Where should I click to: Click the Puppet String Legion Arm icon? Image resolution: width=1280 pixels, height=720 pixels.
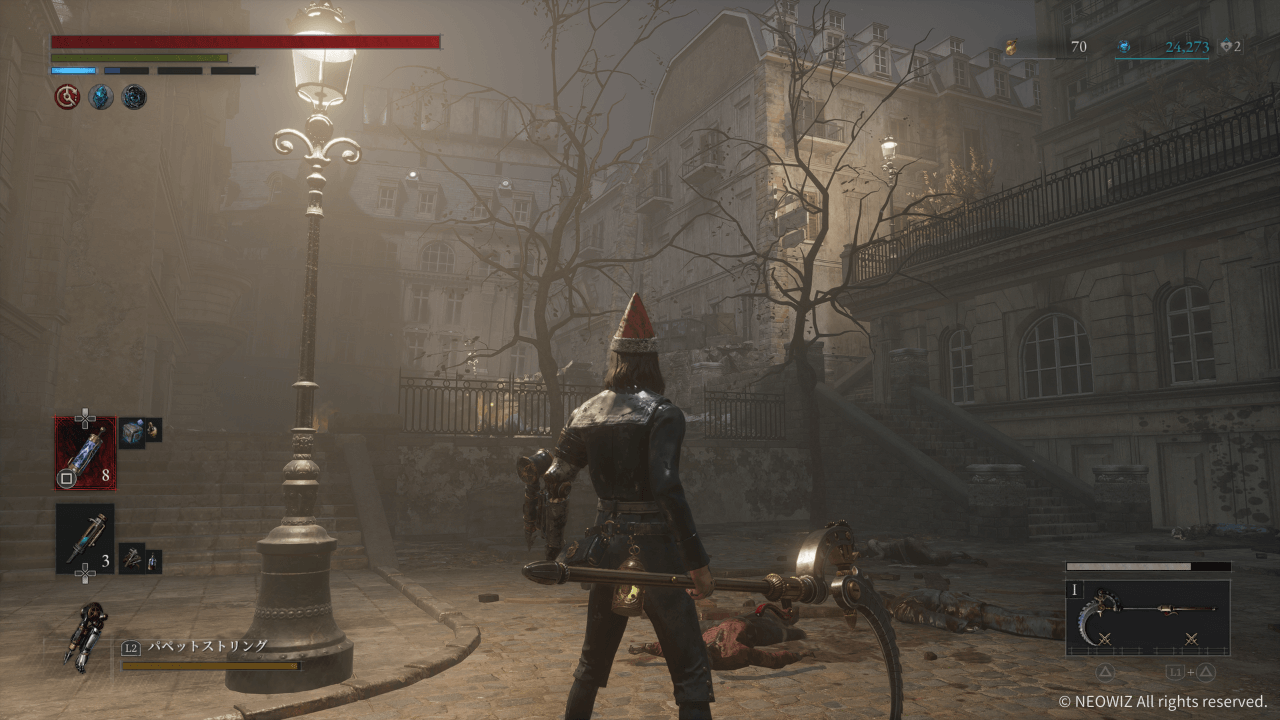[85, 634]
